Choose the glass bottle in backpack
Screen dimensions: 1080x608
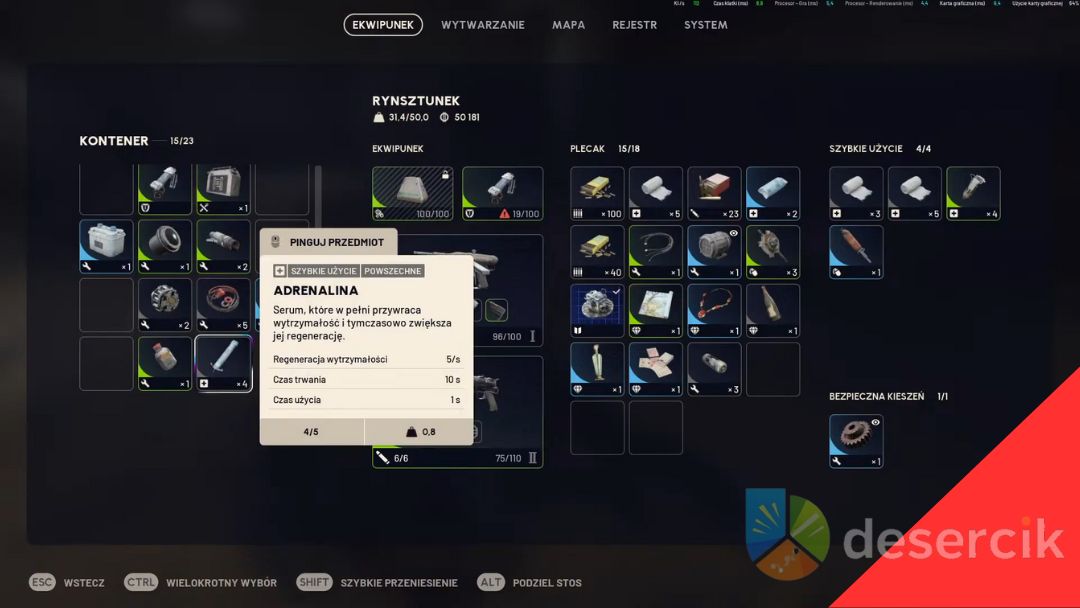[x=772, y=310]
